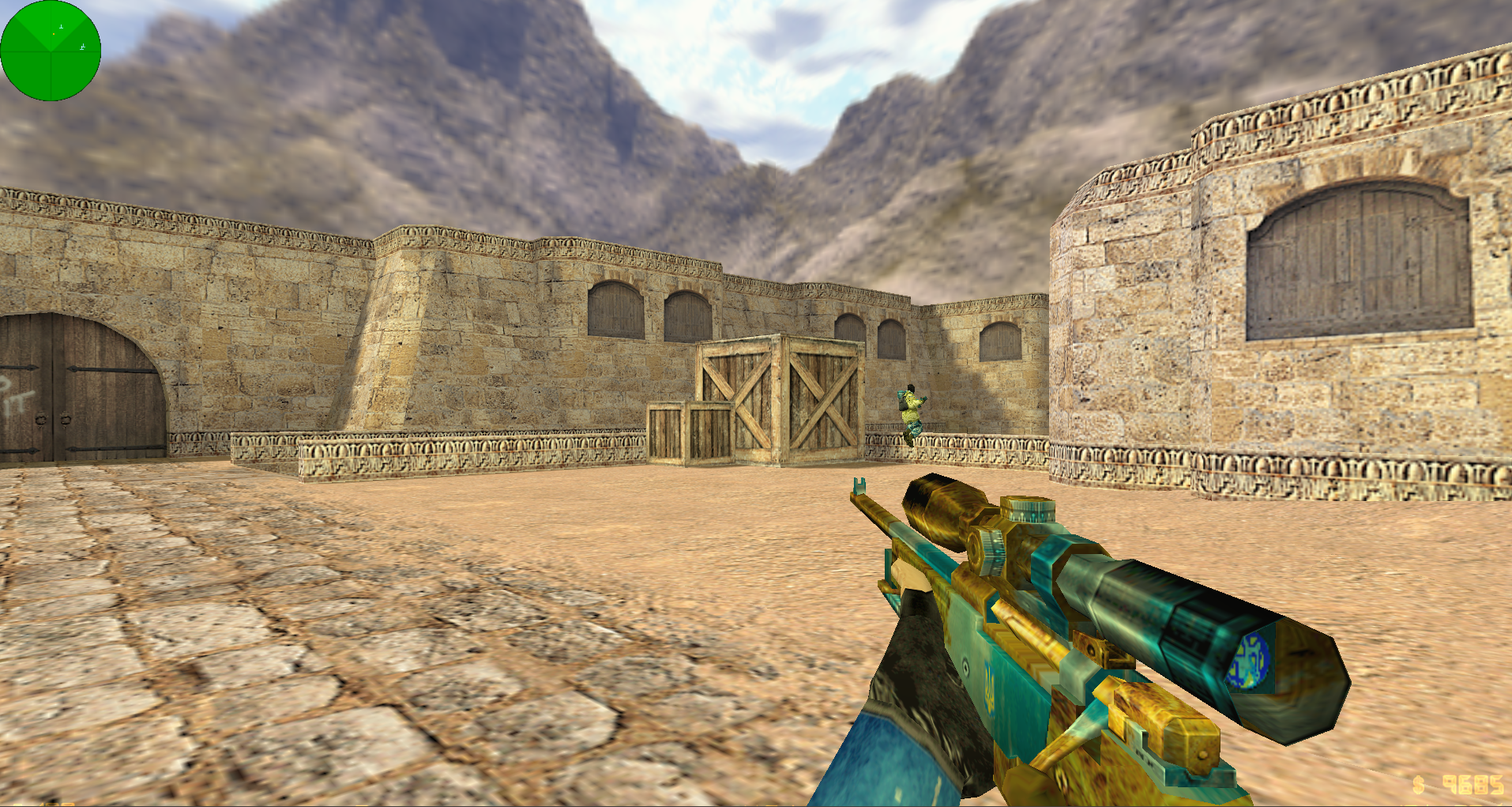
Task: Click the green radar minimap
Action: (51, 51)
